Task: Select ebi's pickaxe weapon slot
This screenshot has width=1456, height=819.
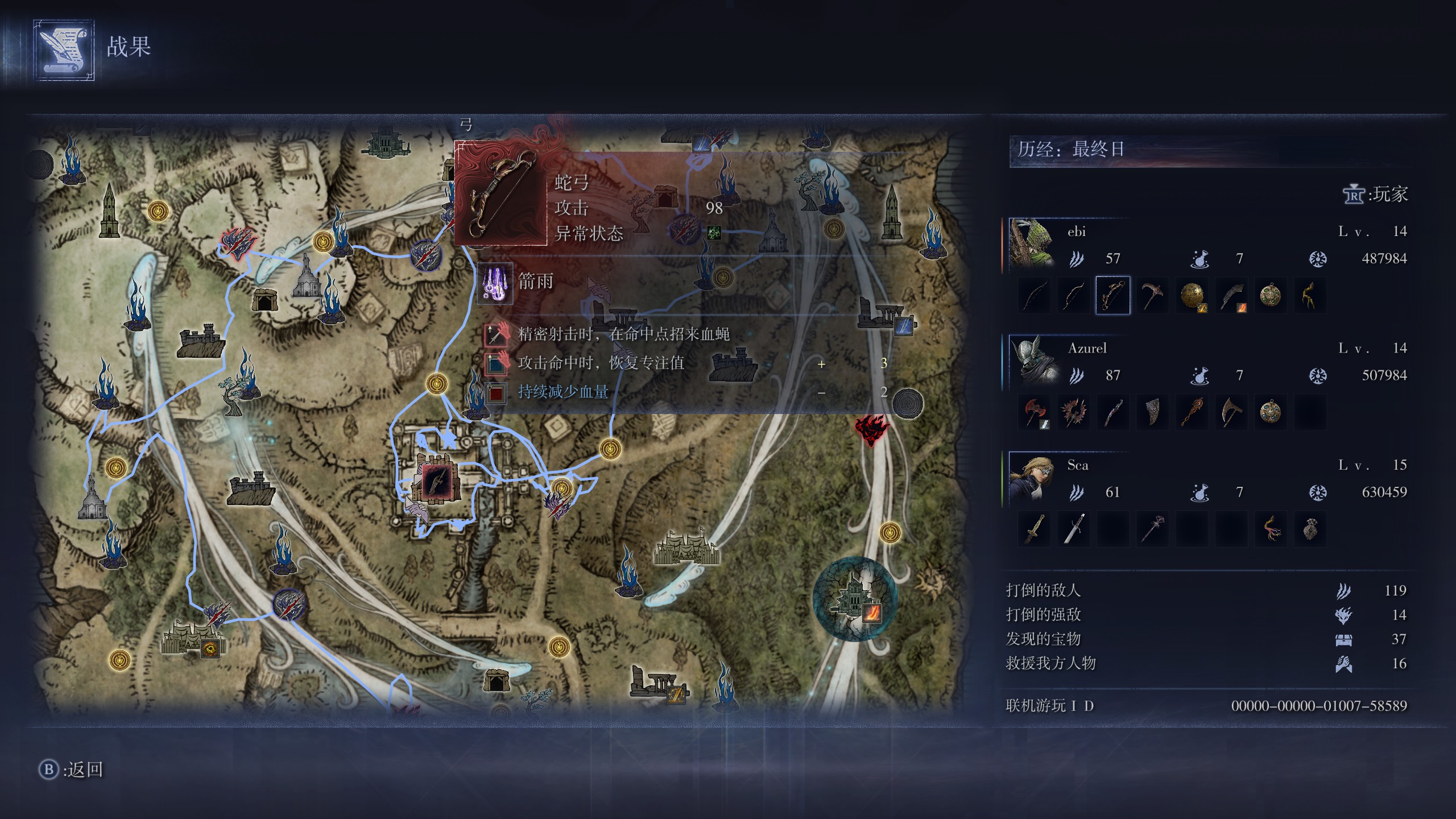Action: coord(1152,296)
